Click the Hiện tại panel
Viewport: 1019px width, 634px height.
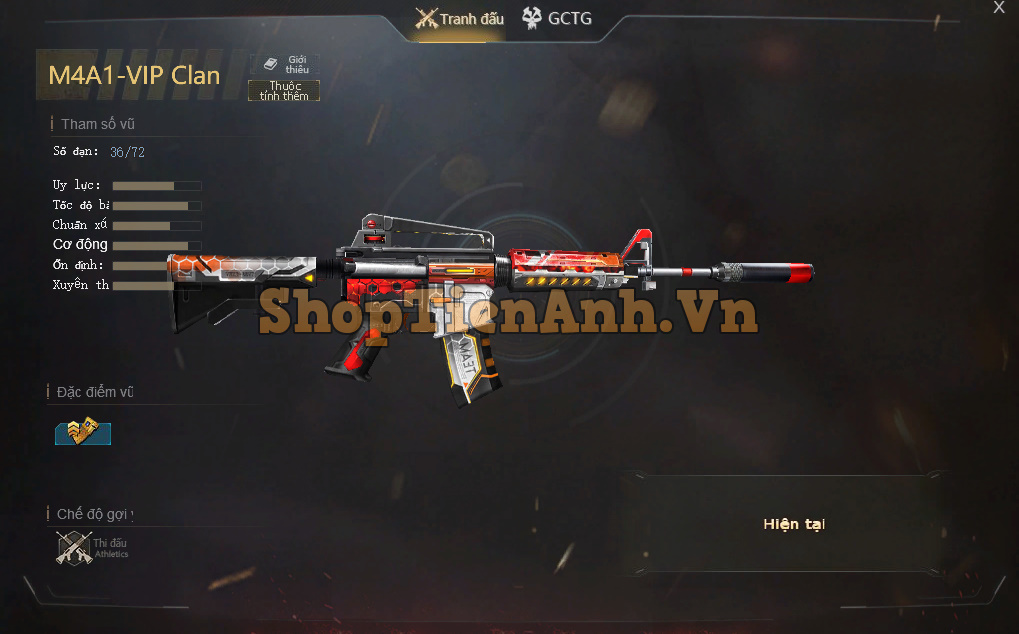click(x=793, y=524)
